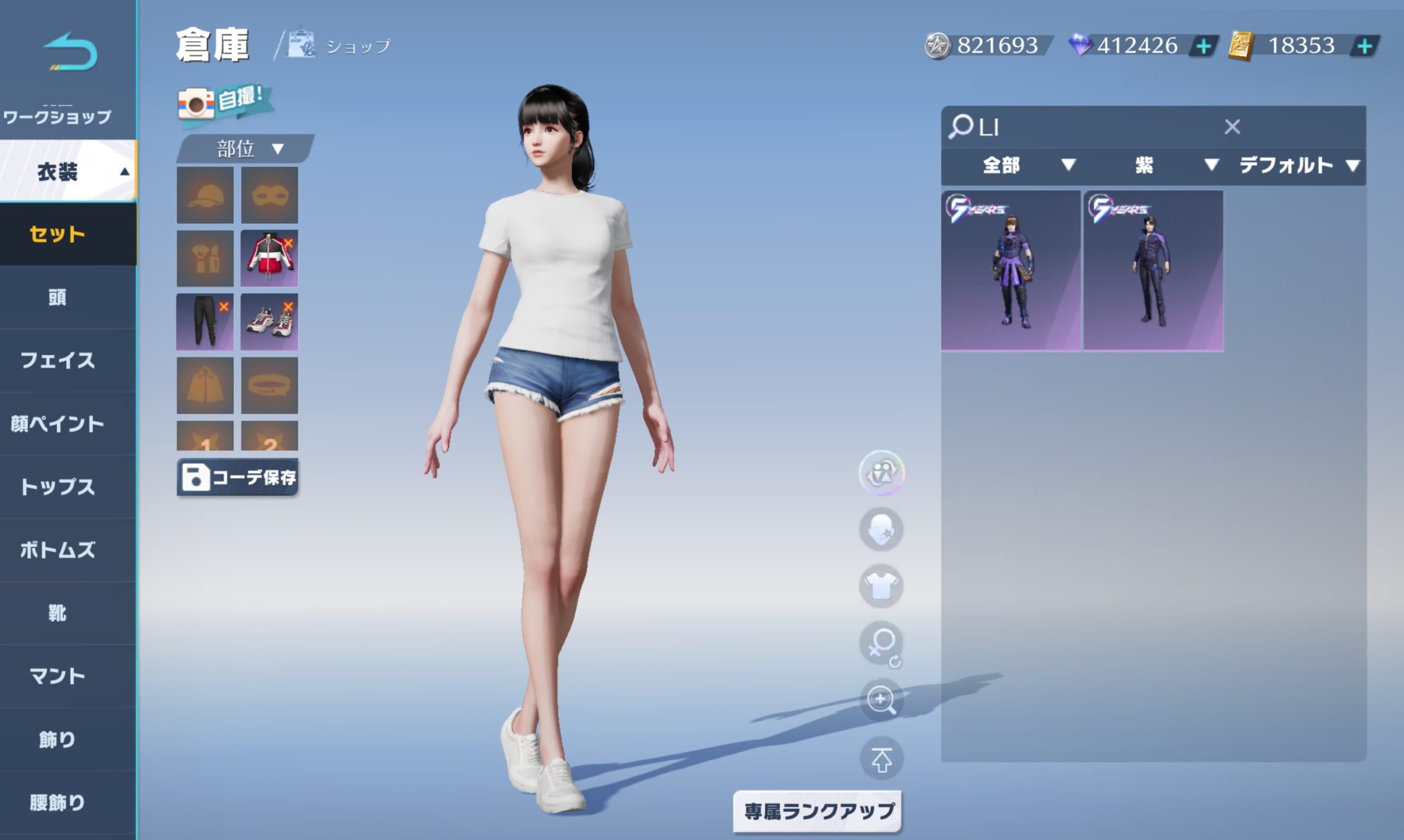Open the 全部 filter dropdown
This screenshot has width=1404, height=840.
[x=1027, y=165]
